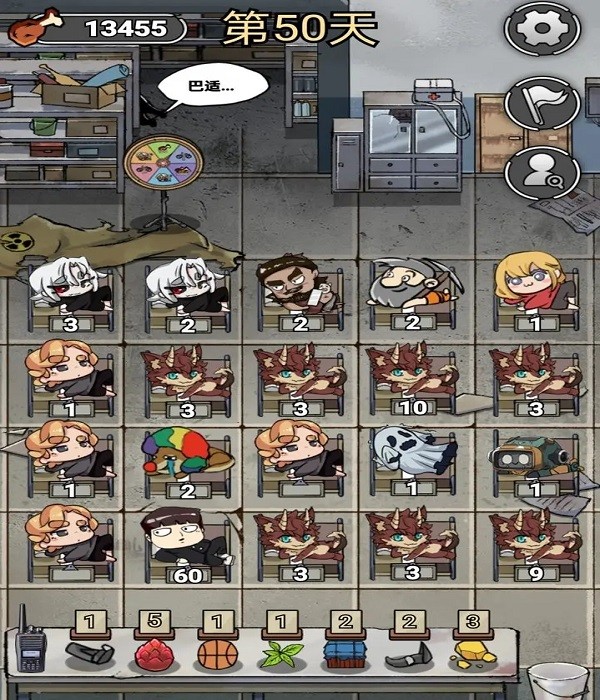Open the gear settings menu

point(543,31)
